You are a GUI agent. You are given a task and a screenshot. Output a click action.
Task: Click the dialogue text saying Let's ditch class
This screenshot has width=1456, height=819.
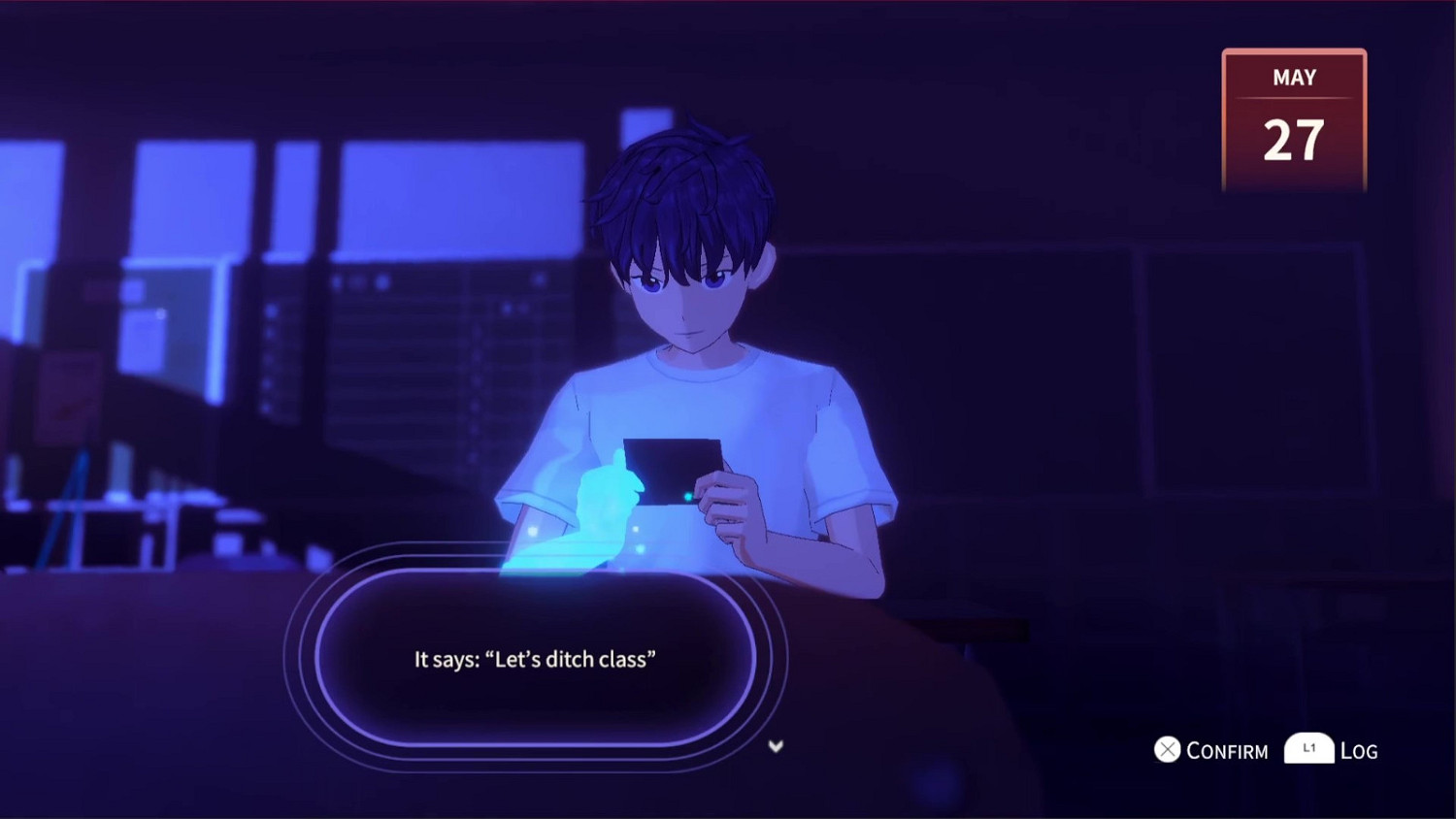coord(535,658)
